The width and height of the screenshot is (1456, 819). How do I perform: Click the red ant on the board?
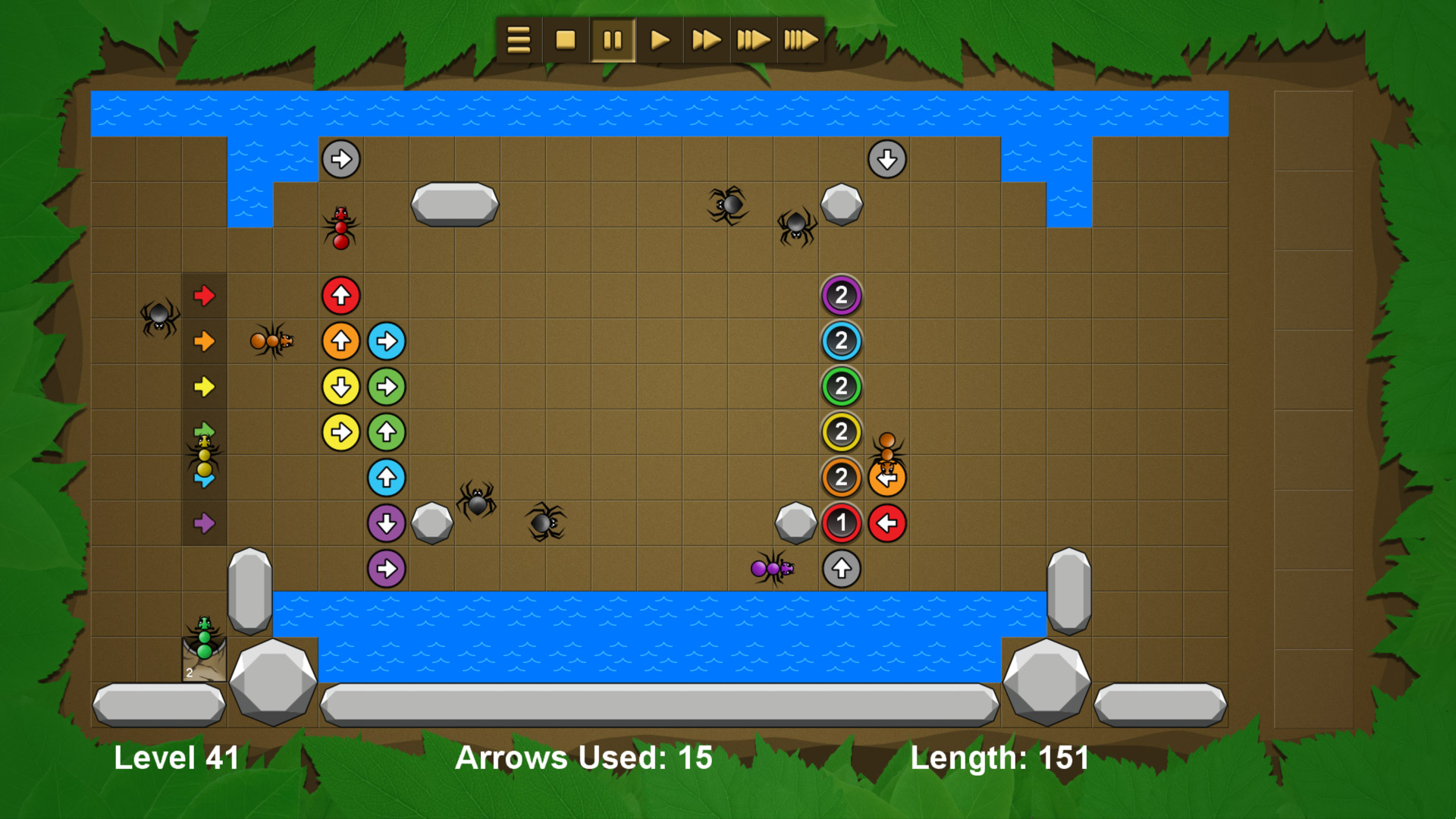pos(341,227)
